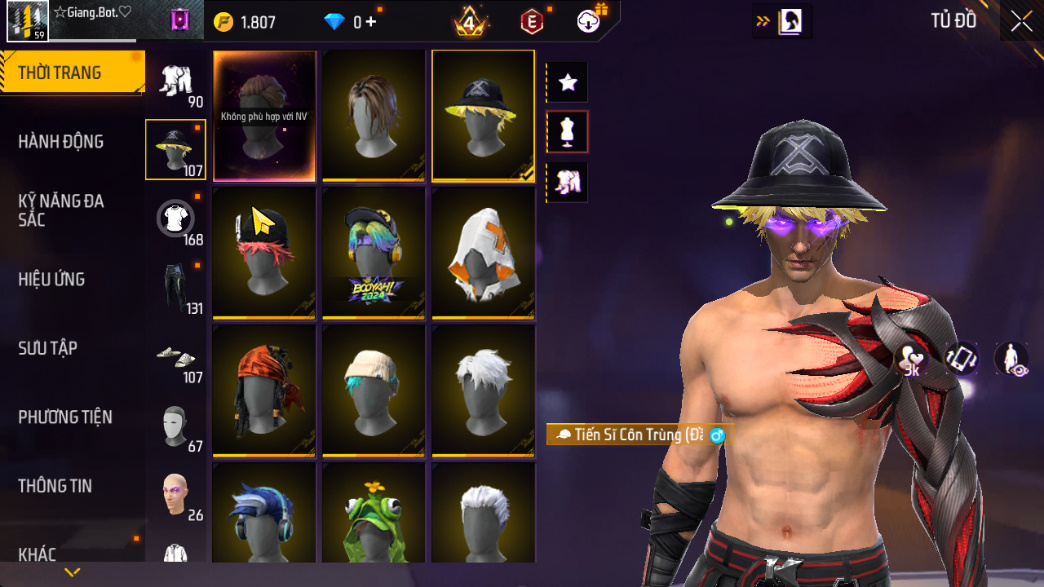
Task: Choose the white hood with orange accents
Action: pyautogui.click(x=483, y=252)
